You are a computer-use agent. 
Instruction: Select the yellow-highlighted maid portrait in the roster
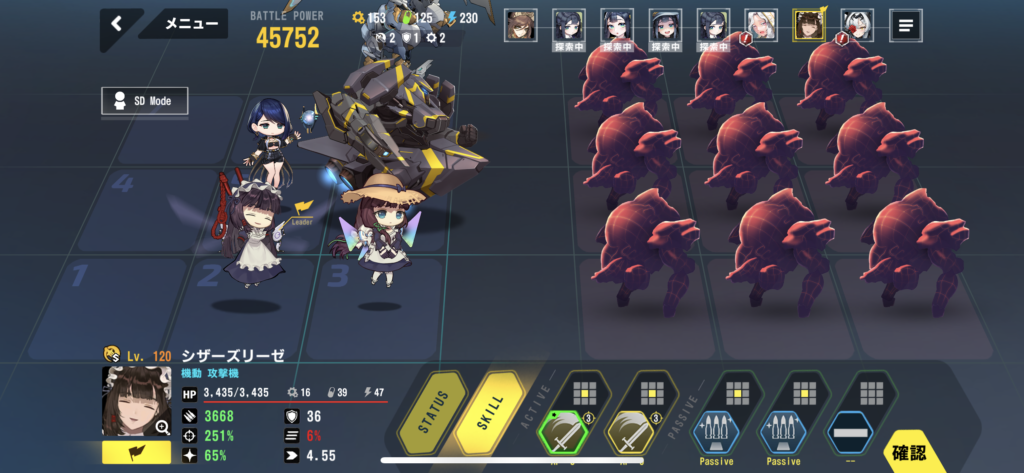coord(809,25)
